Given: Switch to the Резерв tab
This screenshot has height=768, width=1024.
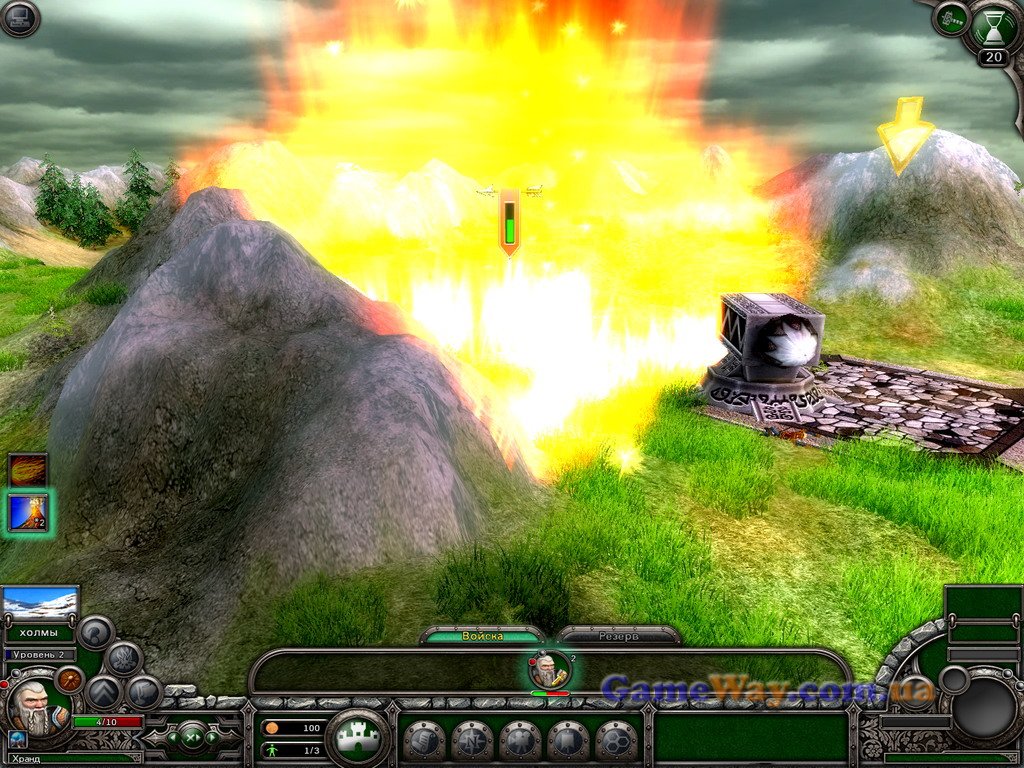Looking at the screenshot, I should click(619, 636).
